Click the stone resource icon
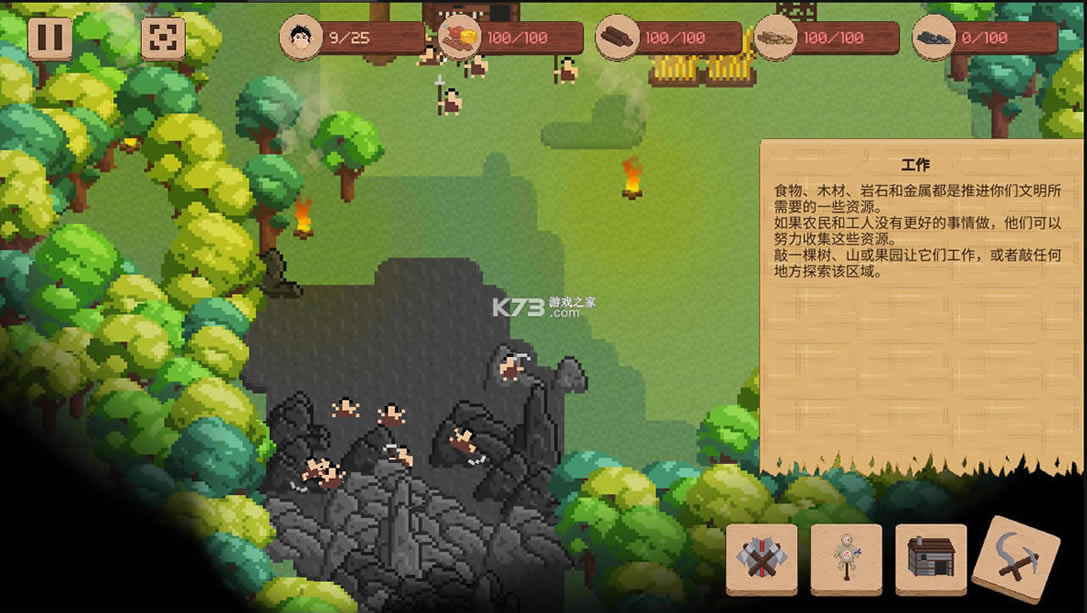This screenshot has width=1087, height=613. pos(776,38)
